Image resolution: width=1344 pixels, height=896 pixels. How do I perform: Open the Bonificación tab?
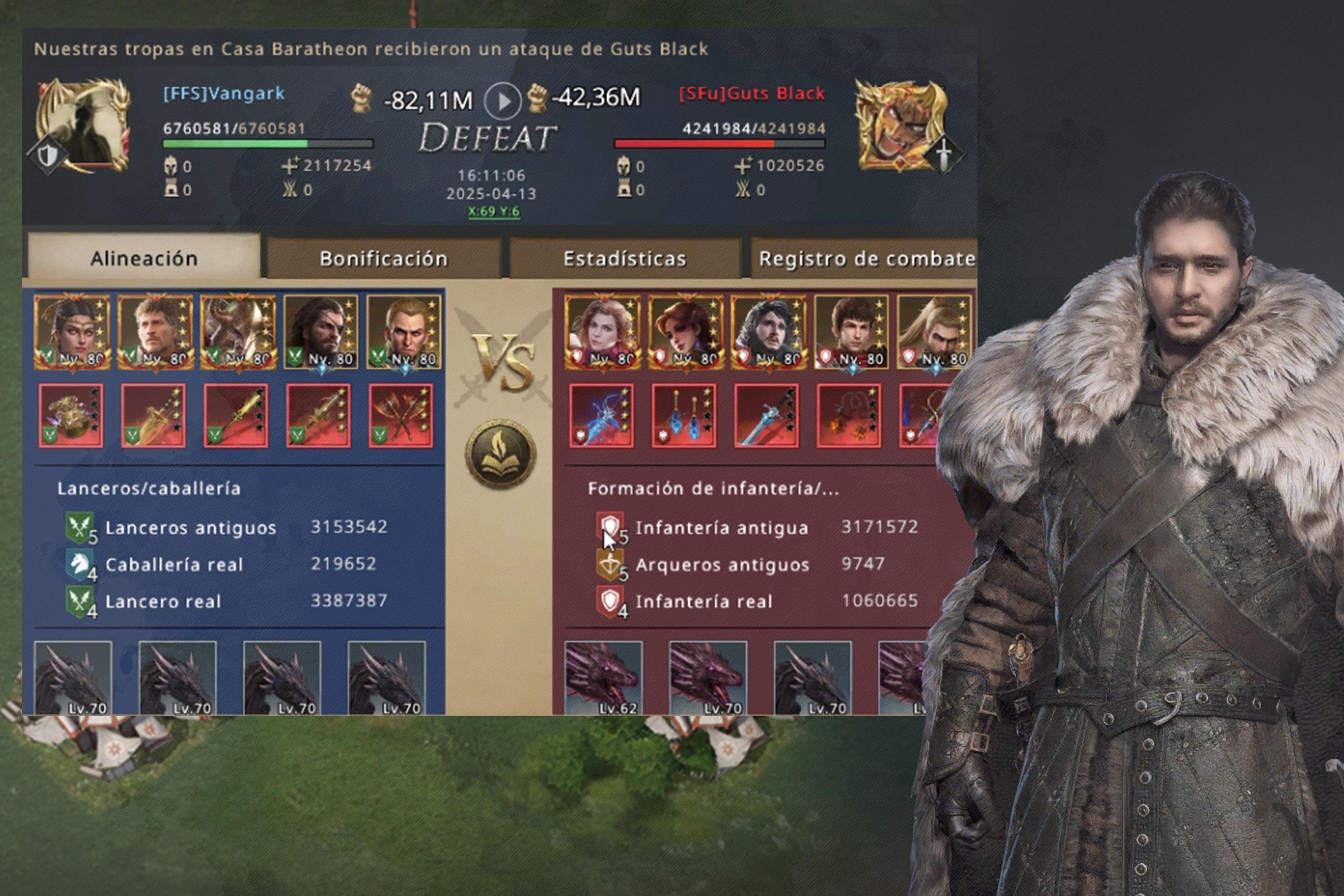tap(383, 258)
